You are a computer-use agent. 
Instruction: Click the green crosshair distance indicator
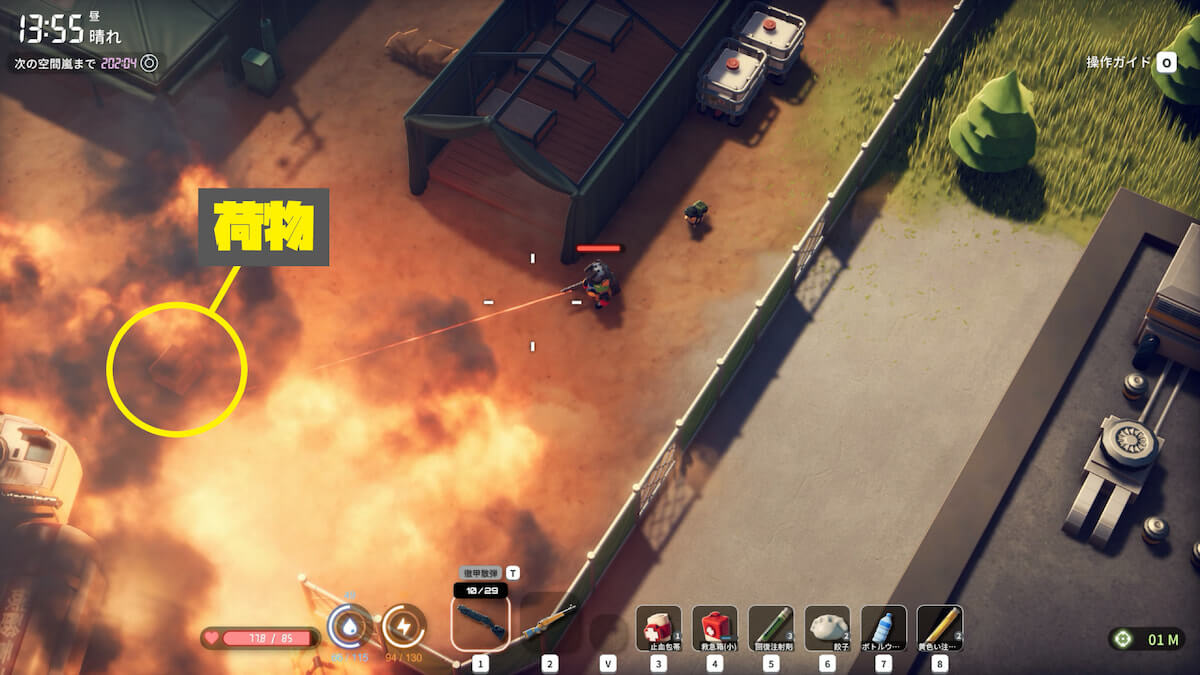[1125, 639]
